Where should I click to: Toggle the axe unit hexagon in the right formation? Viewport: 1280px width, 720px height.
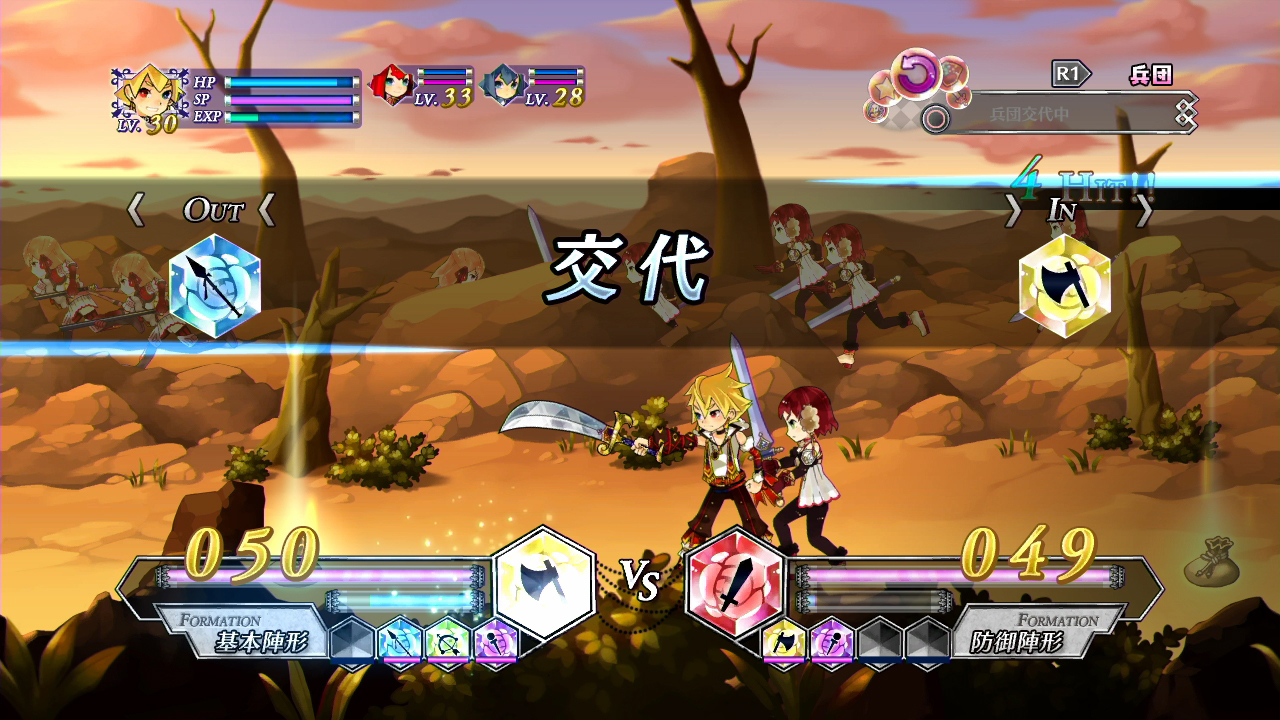tap(784, 640)
